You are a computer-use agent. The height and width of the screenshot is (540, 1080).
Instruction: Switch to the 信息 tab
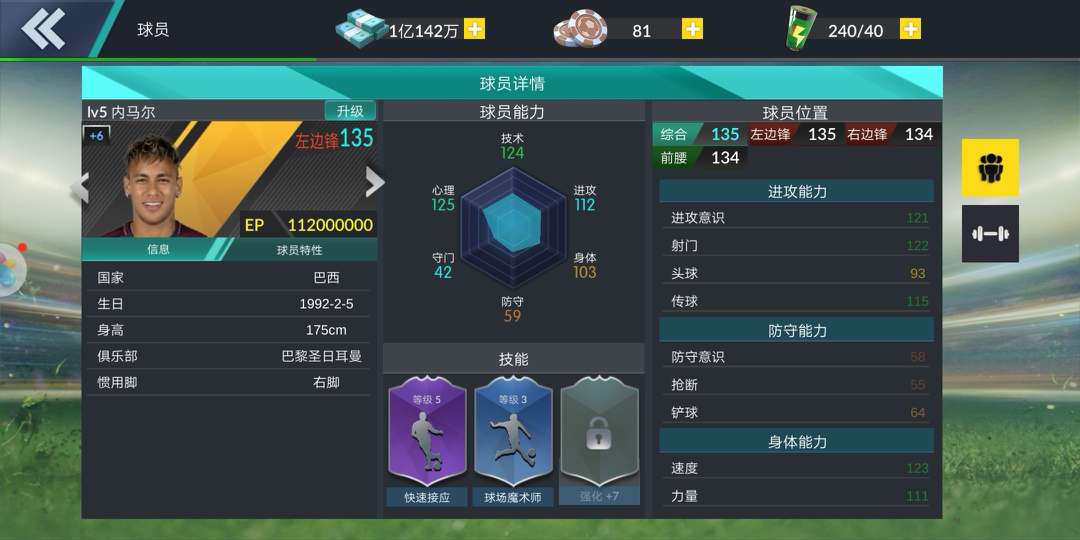click(158, 249)
